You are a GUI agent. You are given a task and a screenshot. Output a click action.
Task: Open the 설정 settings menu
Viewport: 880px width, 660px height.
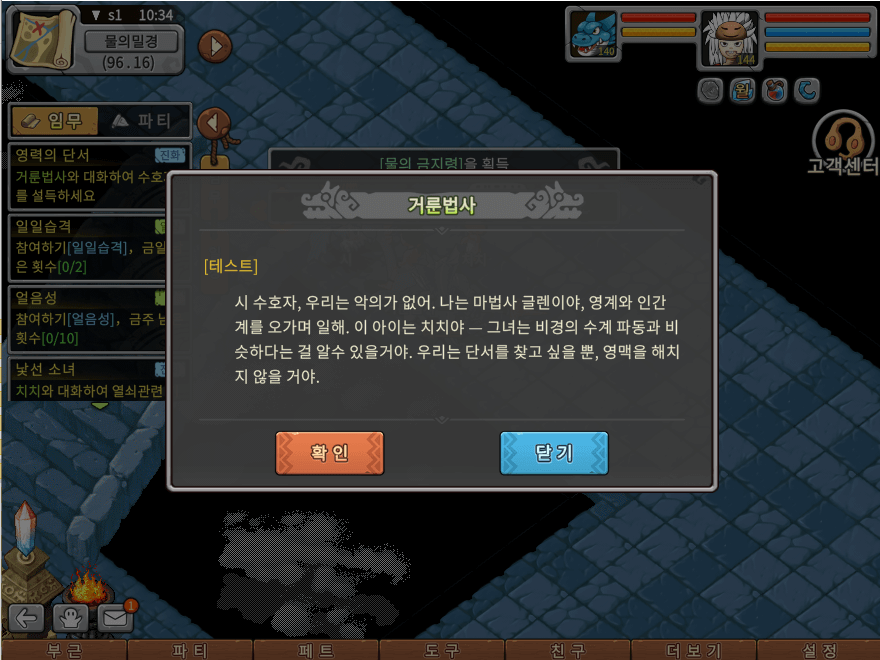(819, 651)
